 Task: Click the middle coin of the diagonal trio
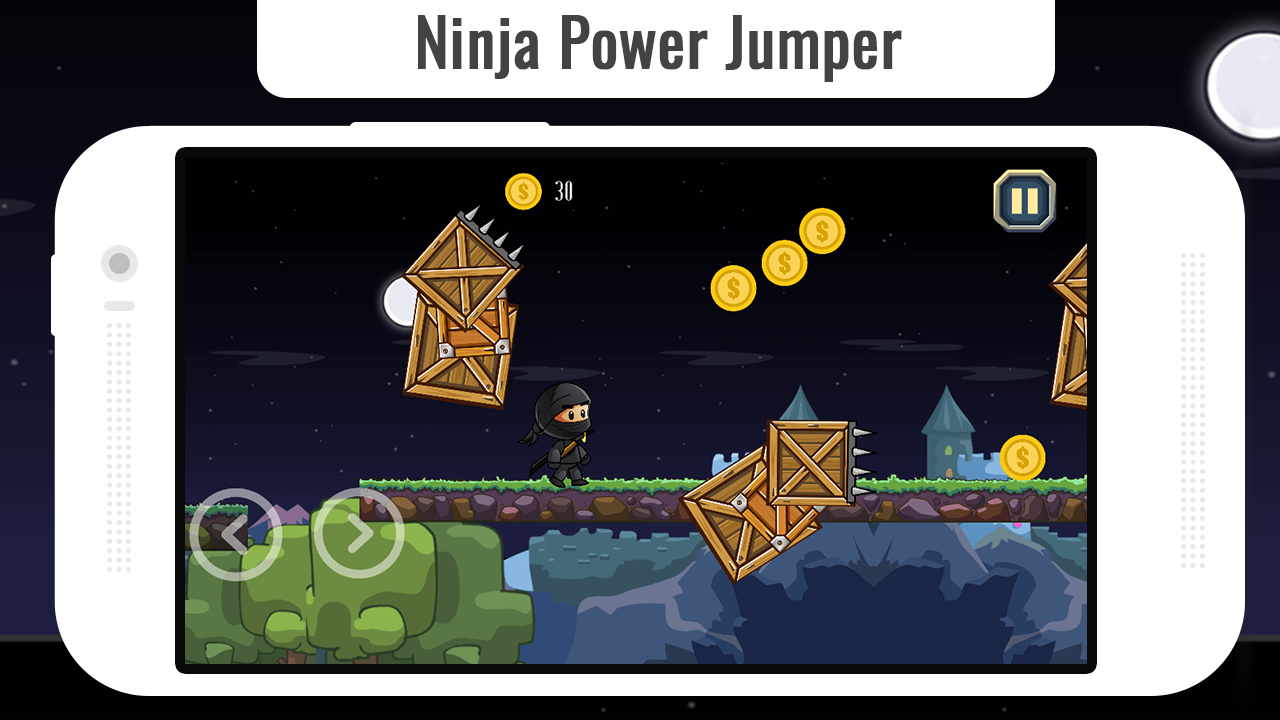(783, 262)
